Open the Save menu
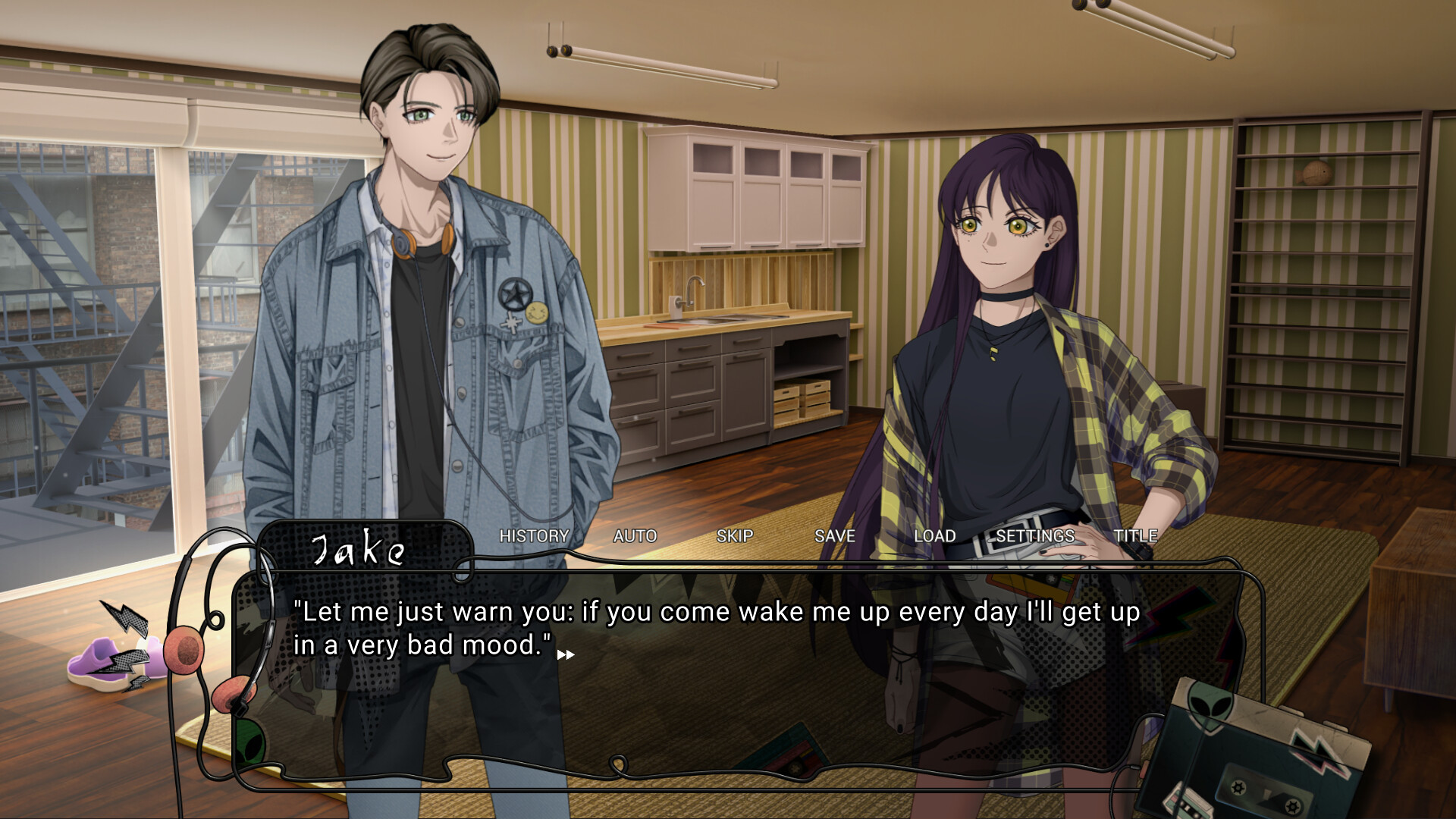Viewport: 1456px width, 819px height. [834, 536]
